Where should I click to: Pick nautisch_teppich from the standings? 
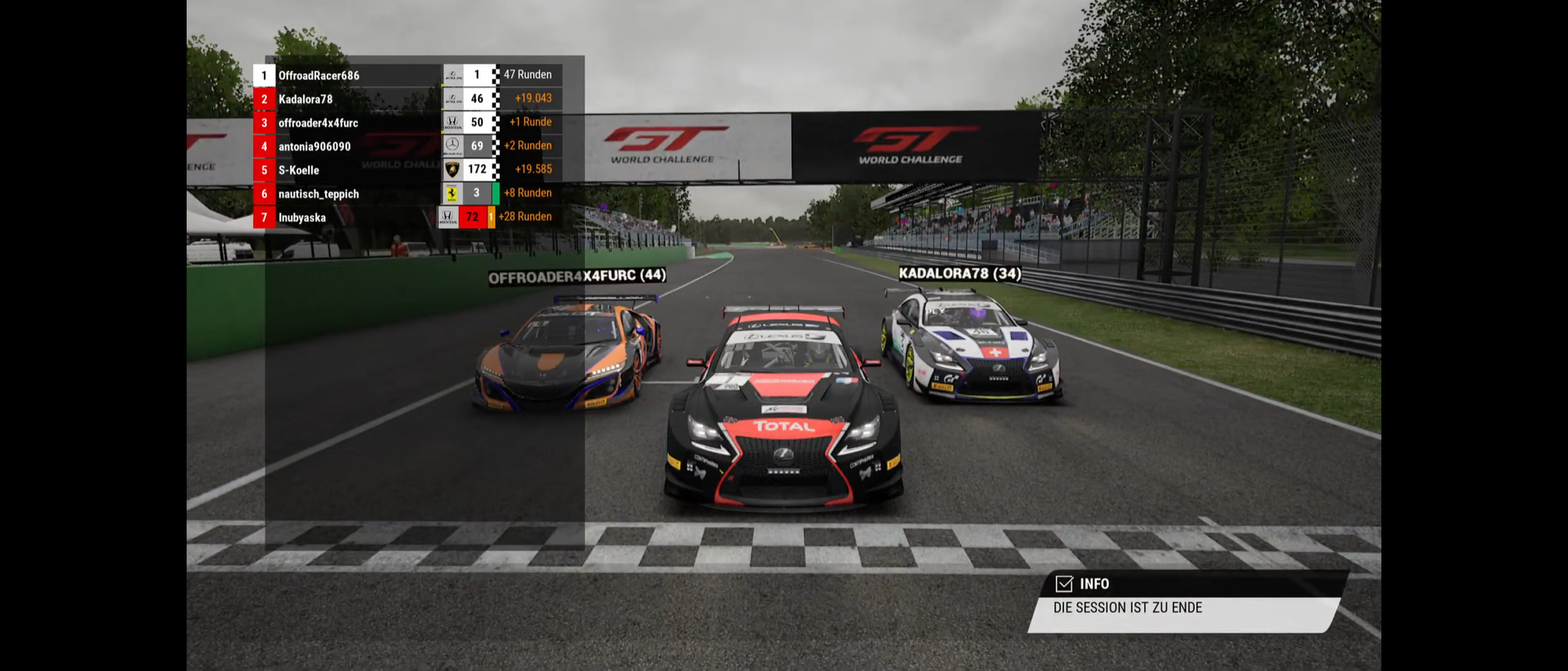318,193
